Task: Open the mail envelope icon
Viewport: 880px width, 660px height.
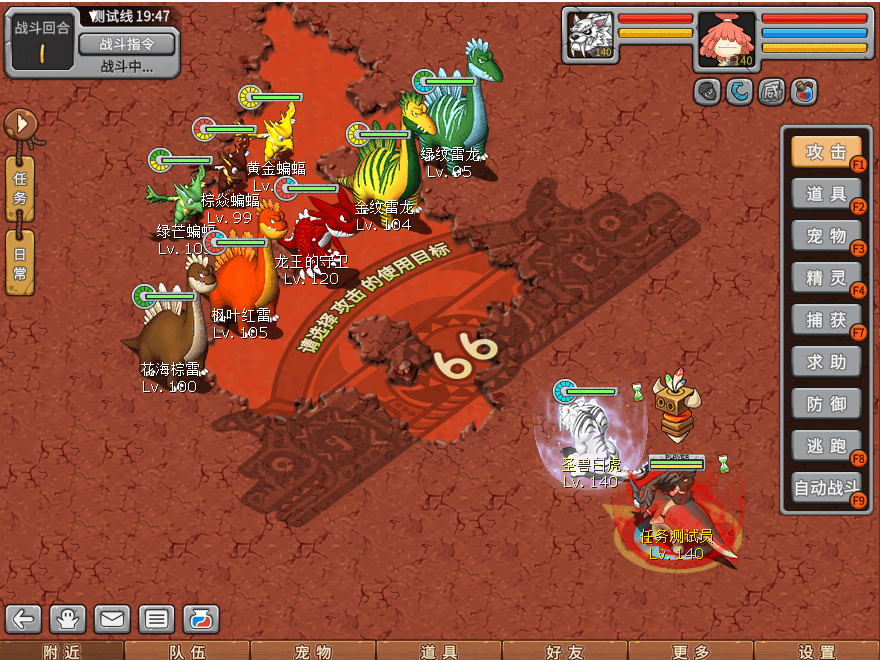Action: coord(112,619)
